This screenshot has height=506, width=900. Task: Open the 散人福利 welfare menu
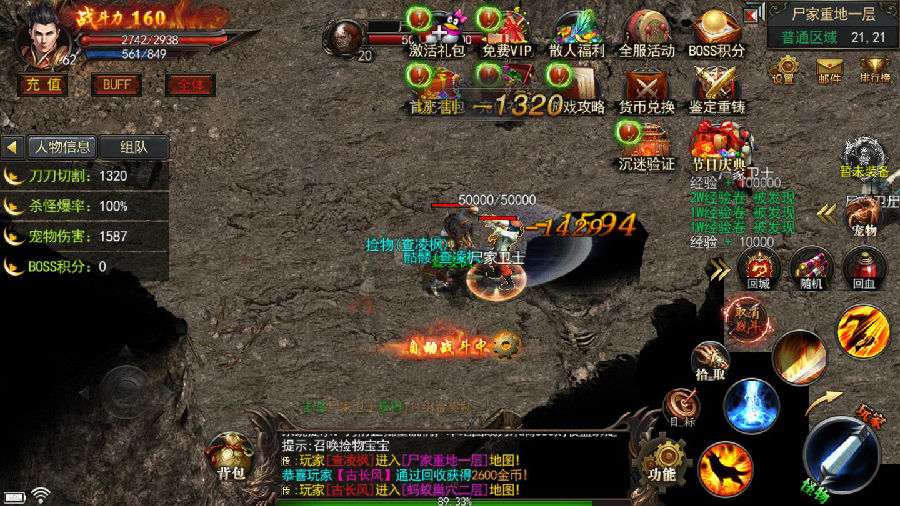coord(577,33)
